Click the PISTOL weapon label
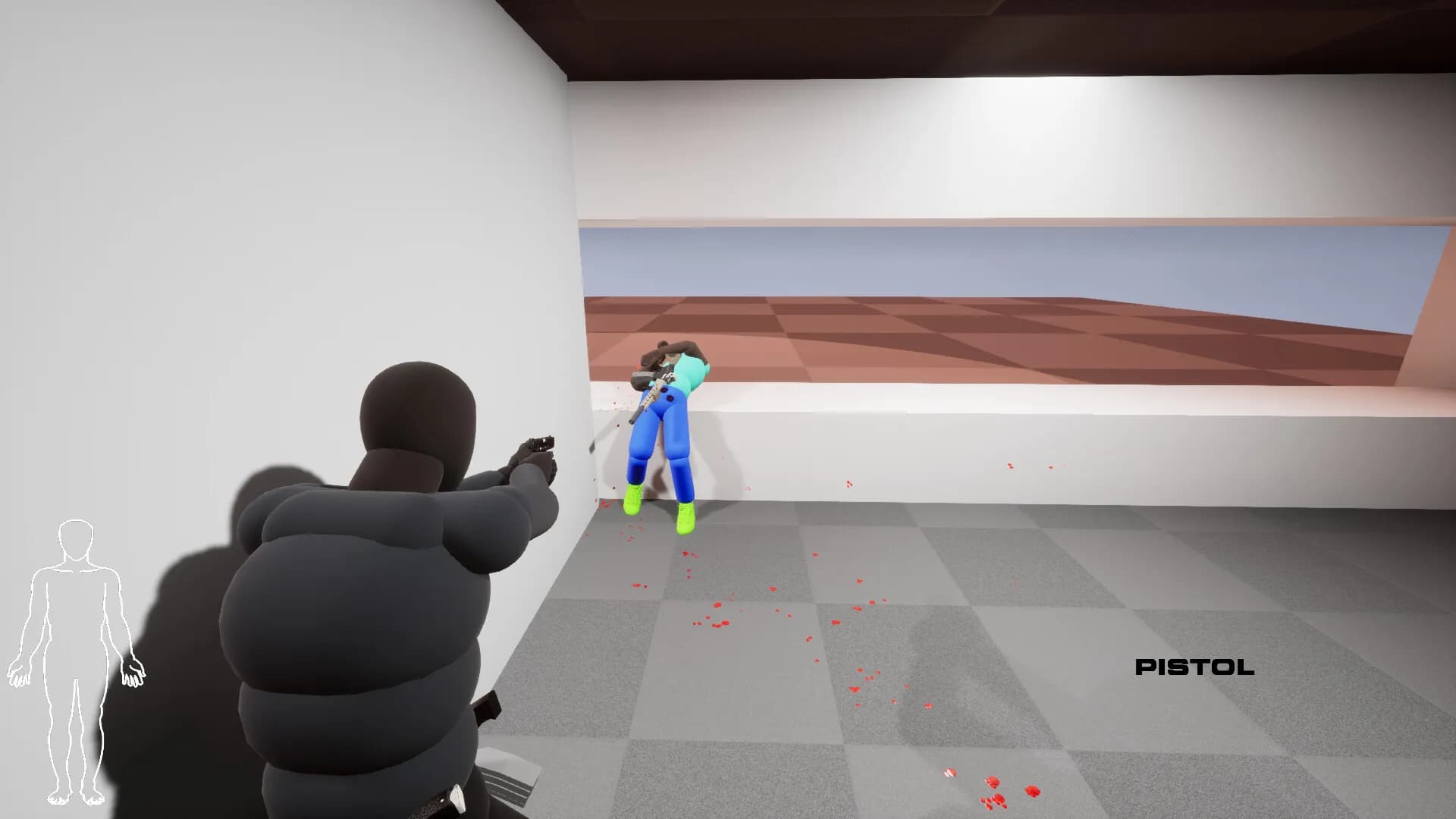 [x=1194, y=668]
